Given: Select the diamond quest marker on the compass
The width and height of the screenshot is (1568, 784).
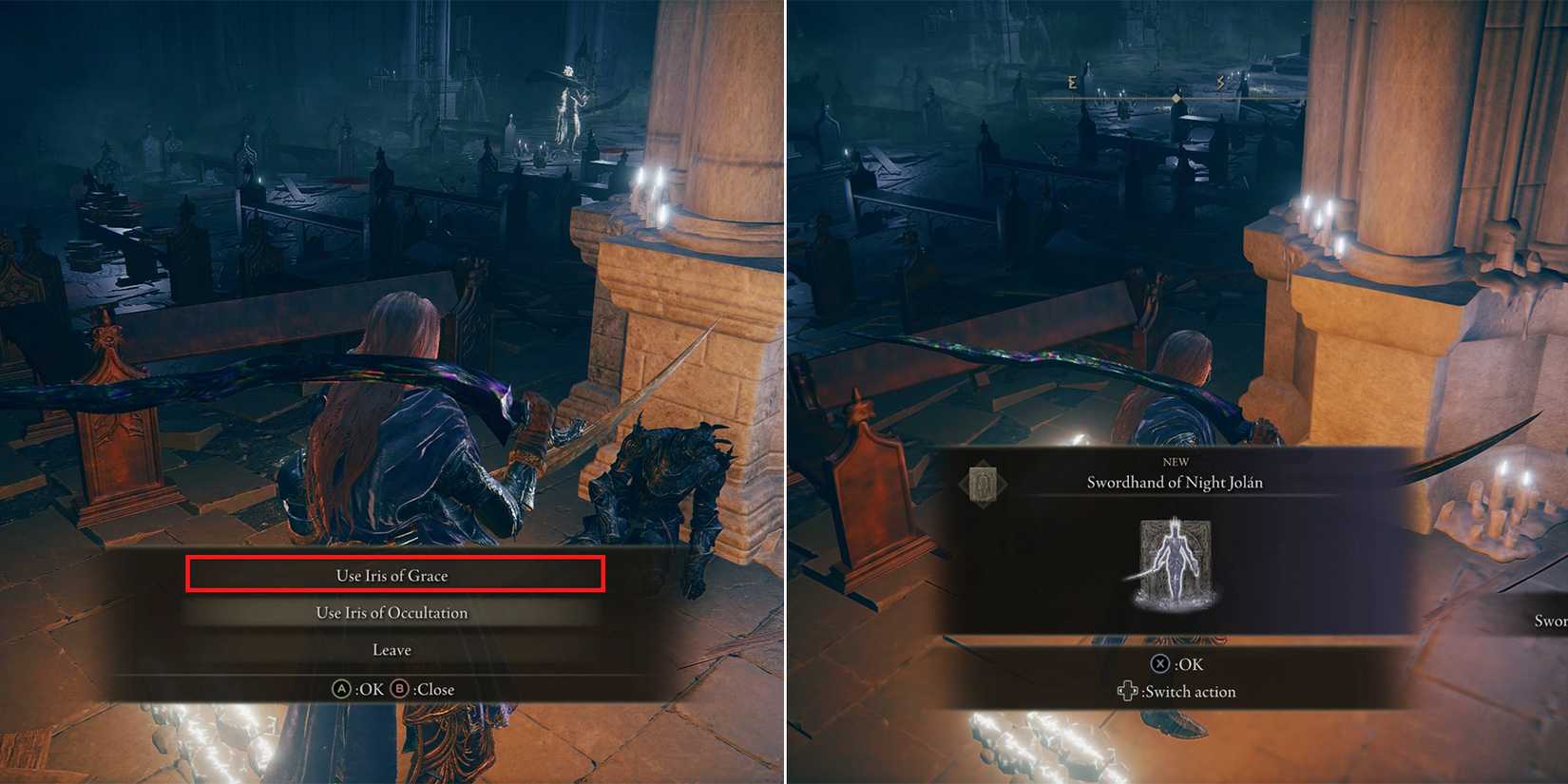Looking at the screenshot, I should (1176, 98).
